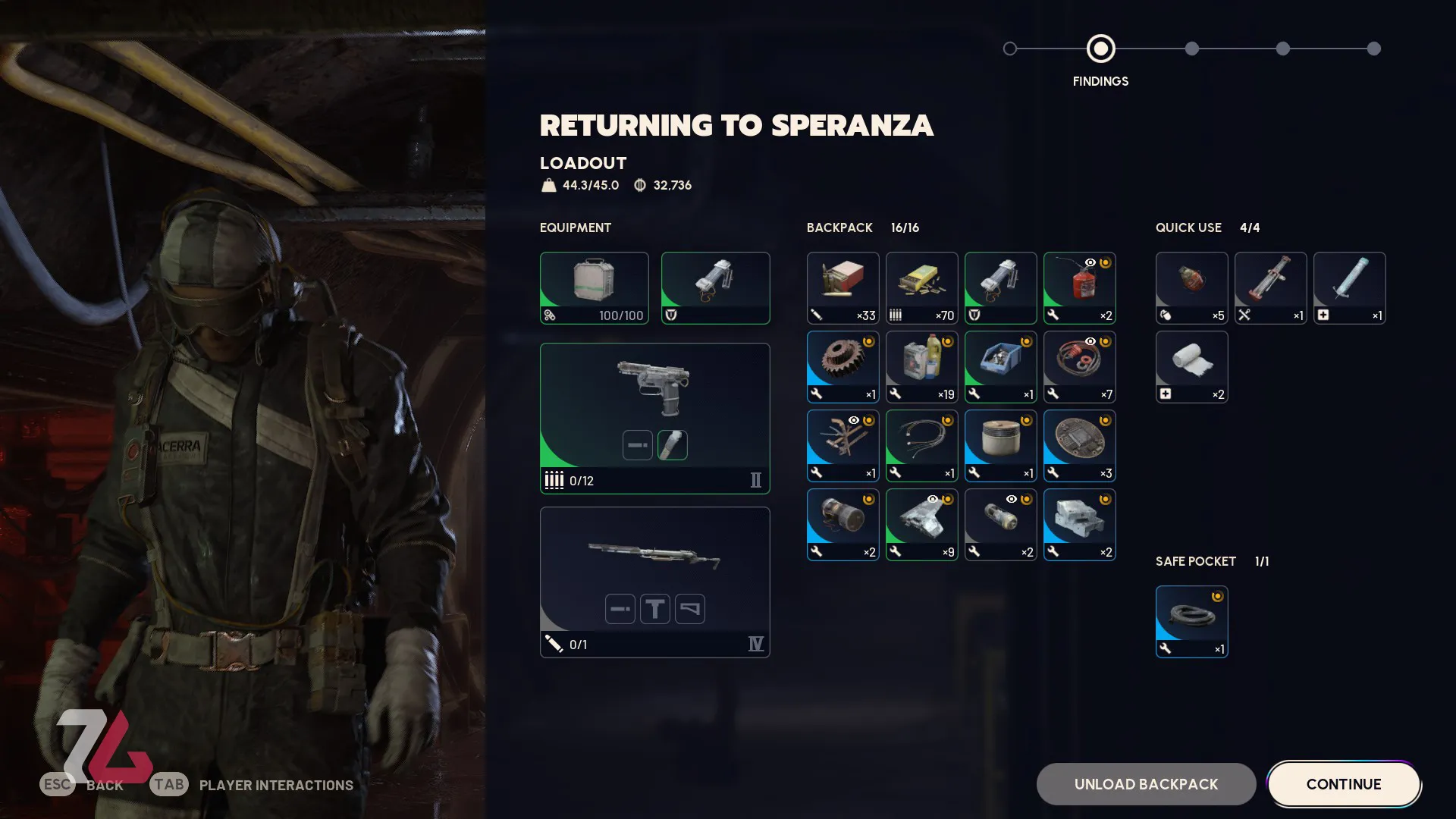
Task: Select the black wires backpack item
Action: click(921, 446)
